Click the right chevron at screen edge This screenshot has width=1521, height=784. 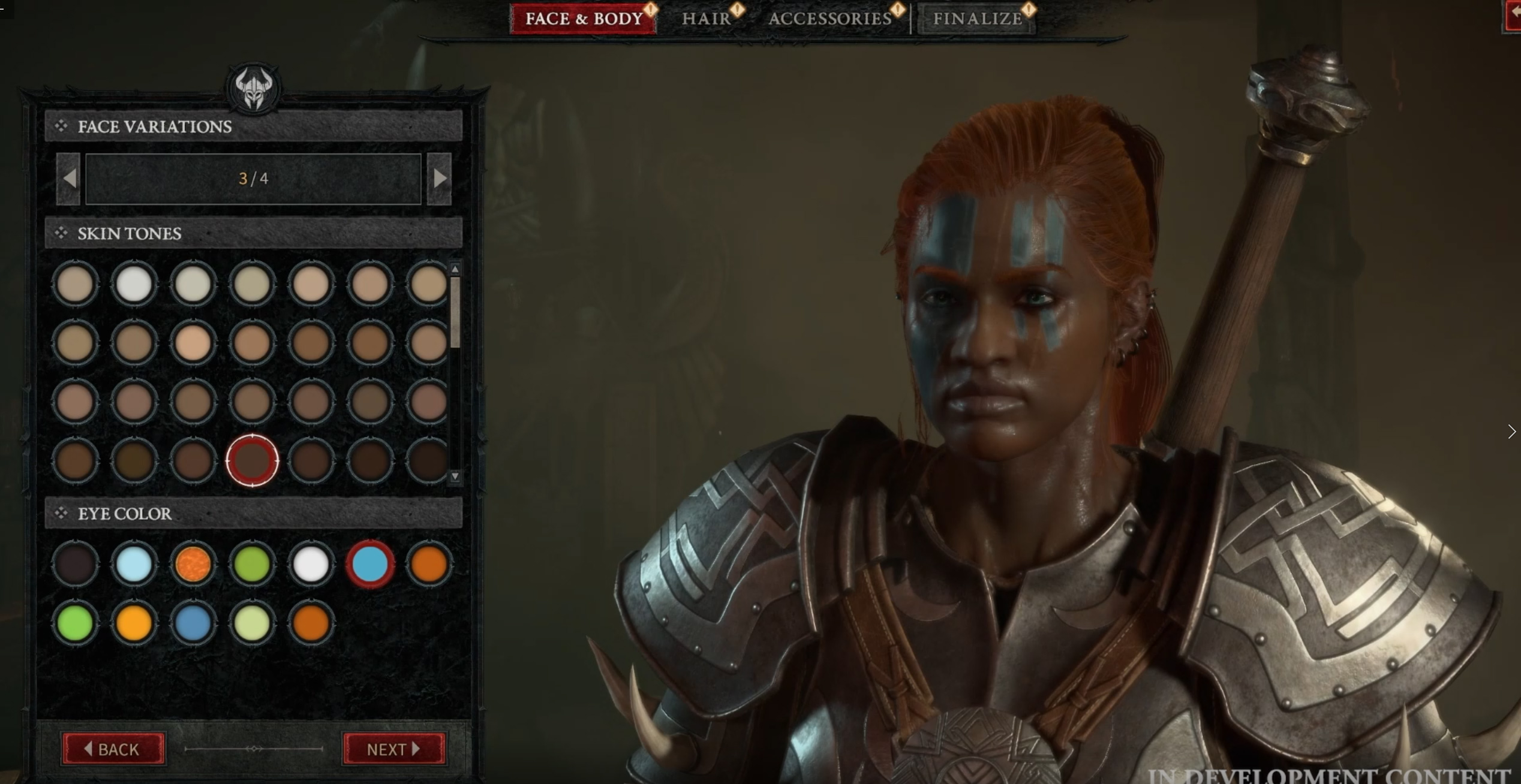[x=1511, y=432]
